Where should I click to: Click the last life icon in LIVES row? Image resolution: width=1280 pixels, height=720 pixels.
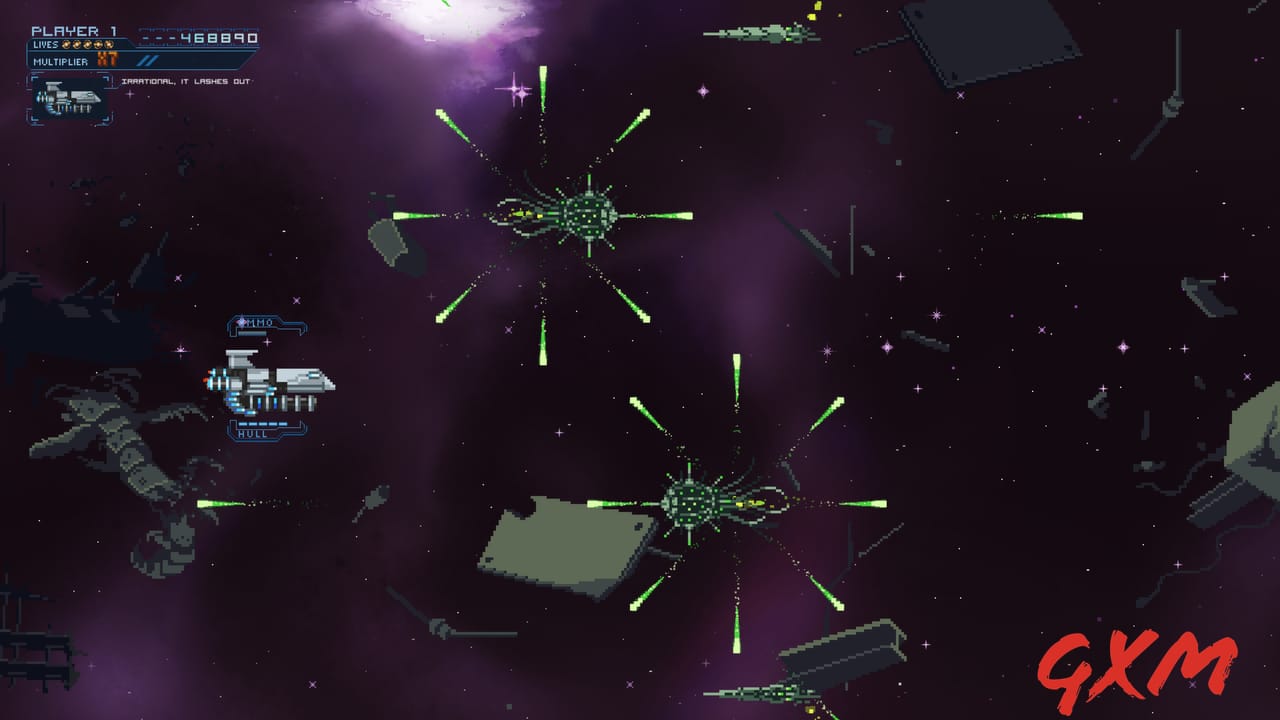tap(109, 45)
